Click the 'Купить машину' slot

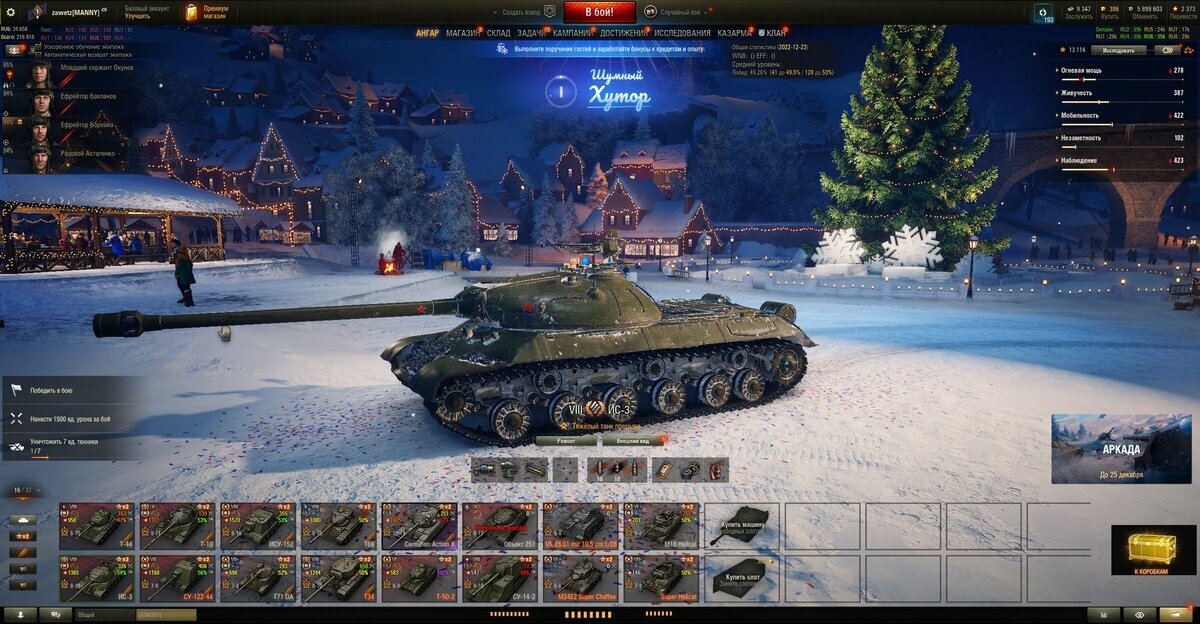(x=742, y=525)
